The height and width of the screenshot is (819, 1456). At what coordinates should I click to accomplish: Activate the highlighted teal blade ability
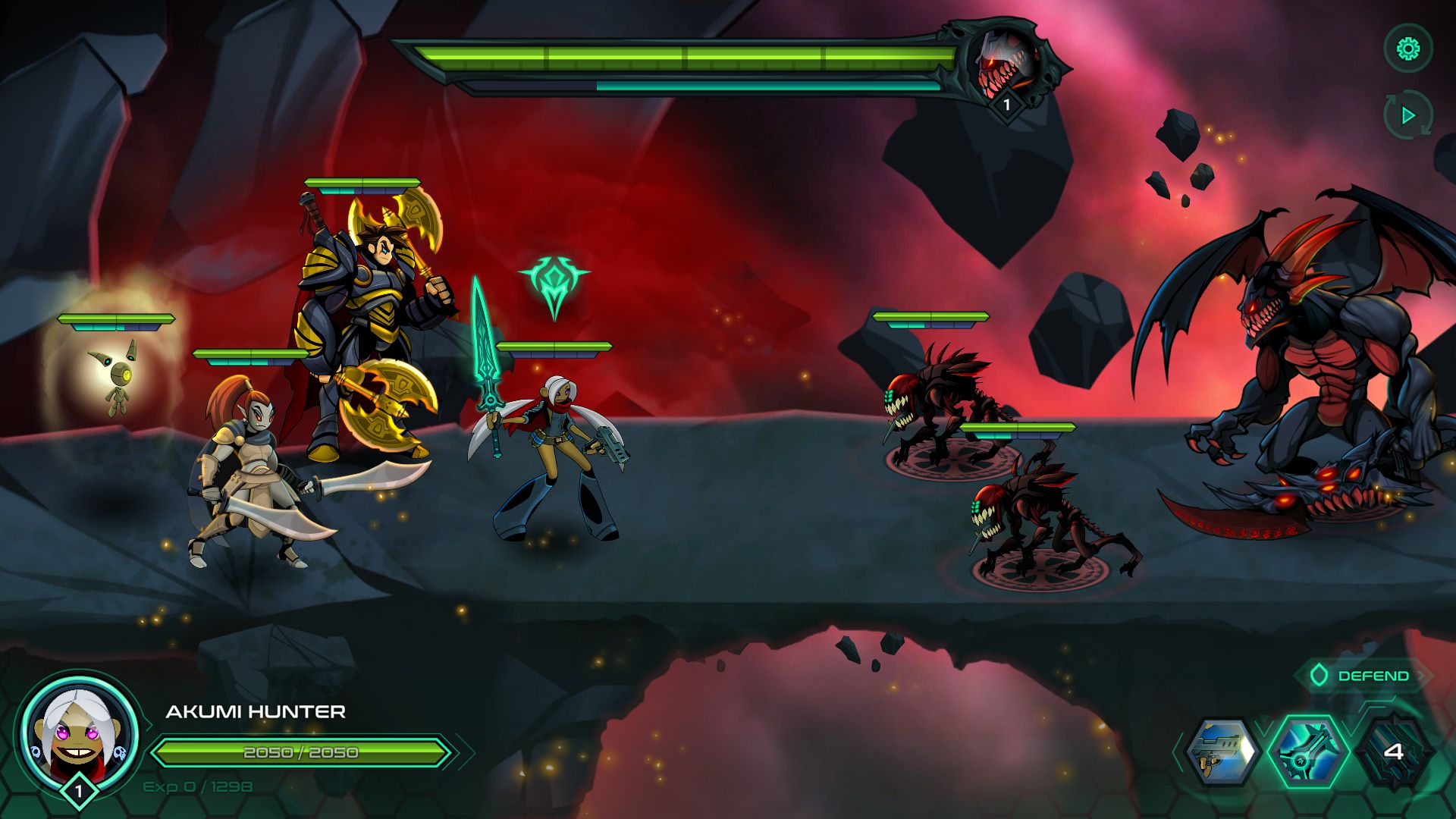tap(1308, 752)
